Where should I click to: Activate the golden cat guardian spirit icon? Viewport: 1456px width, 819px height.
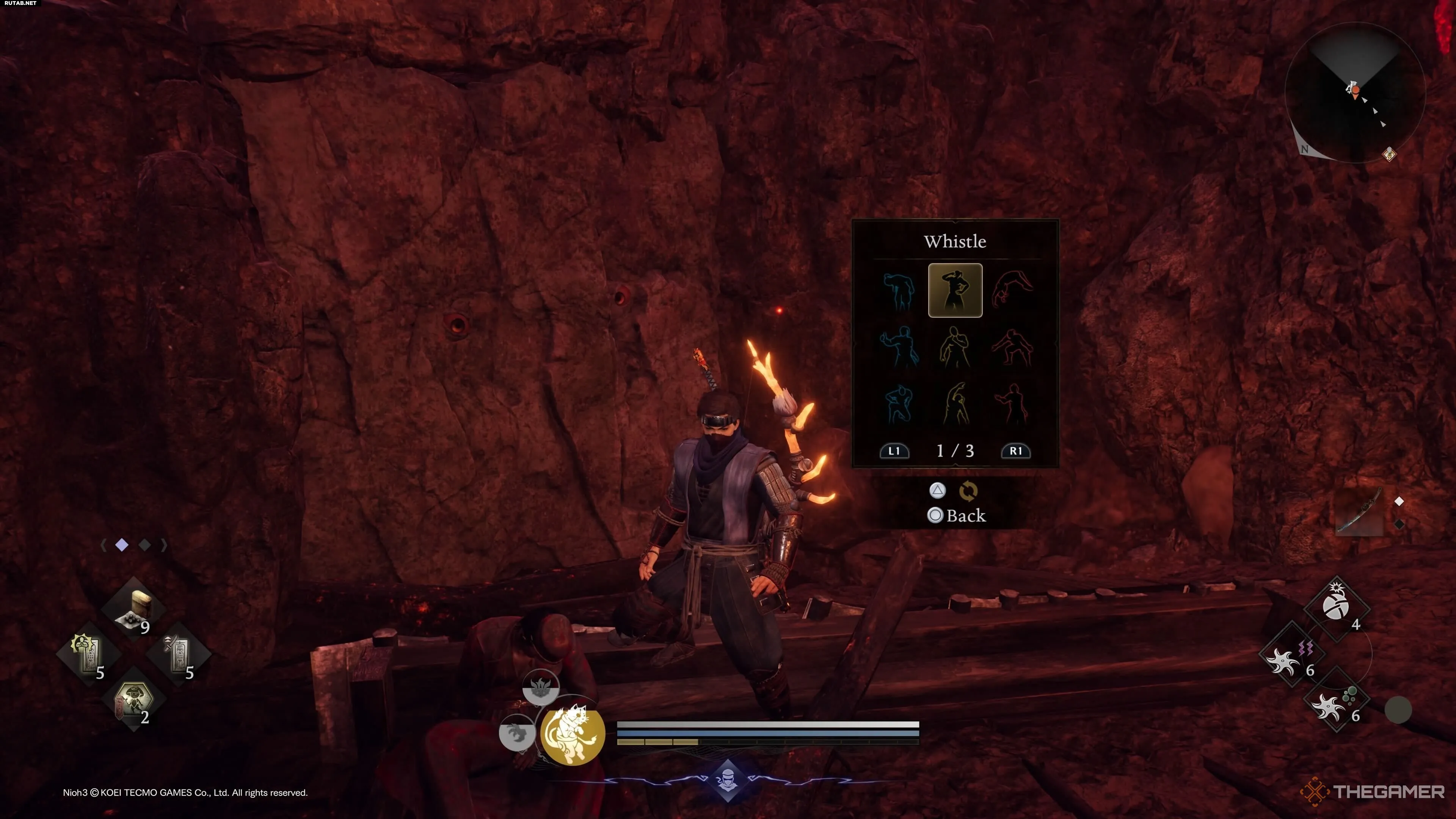point(572,733)
